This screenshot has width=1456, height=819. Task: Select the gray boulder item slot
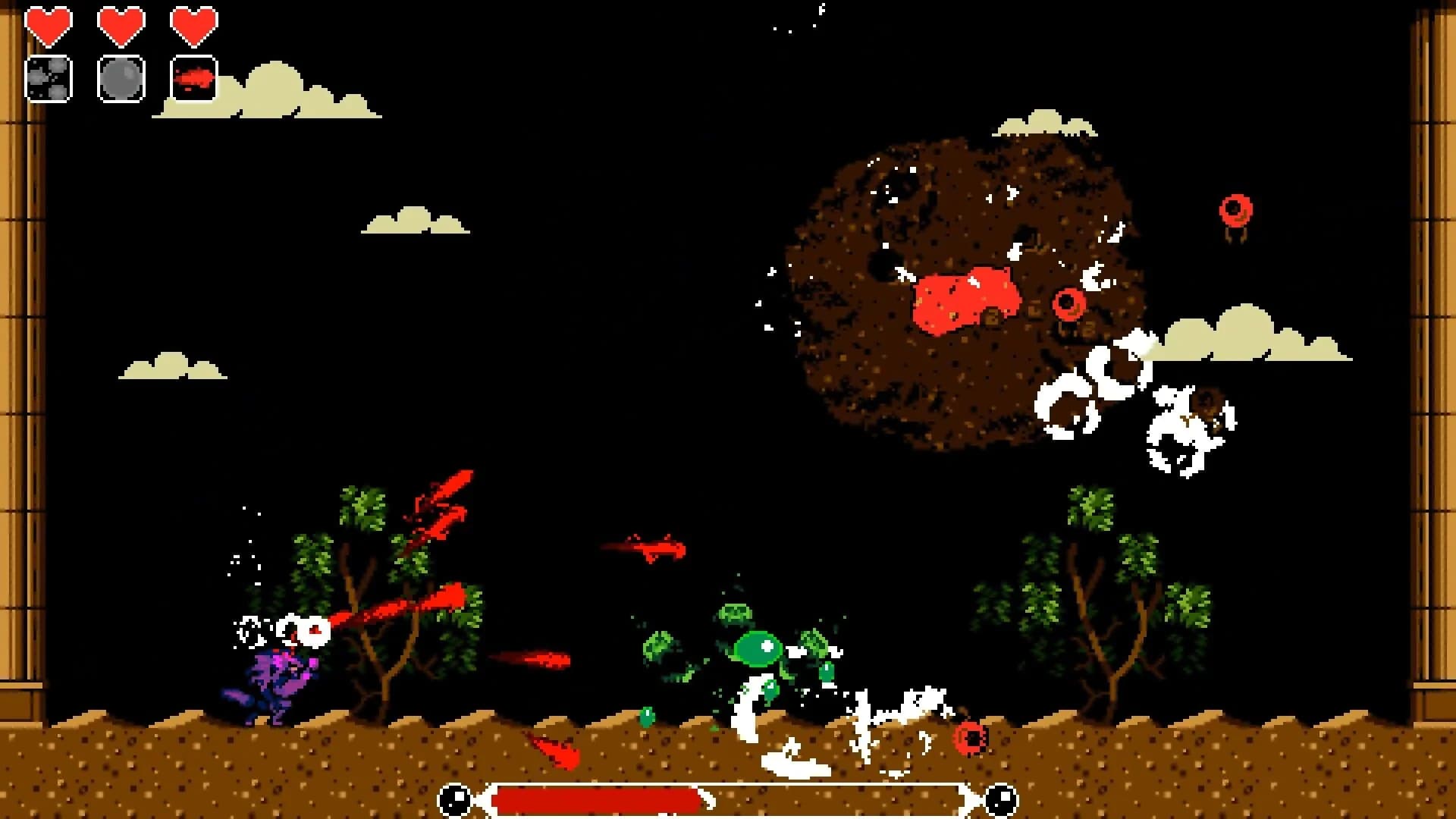pyautogui.click(x=121, y=77)
